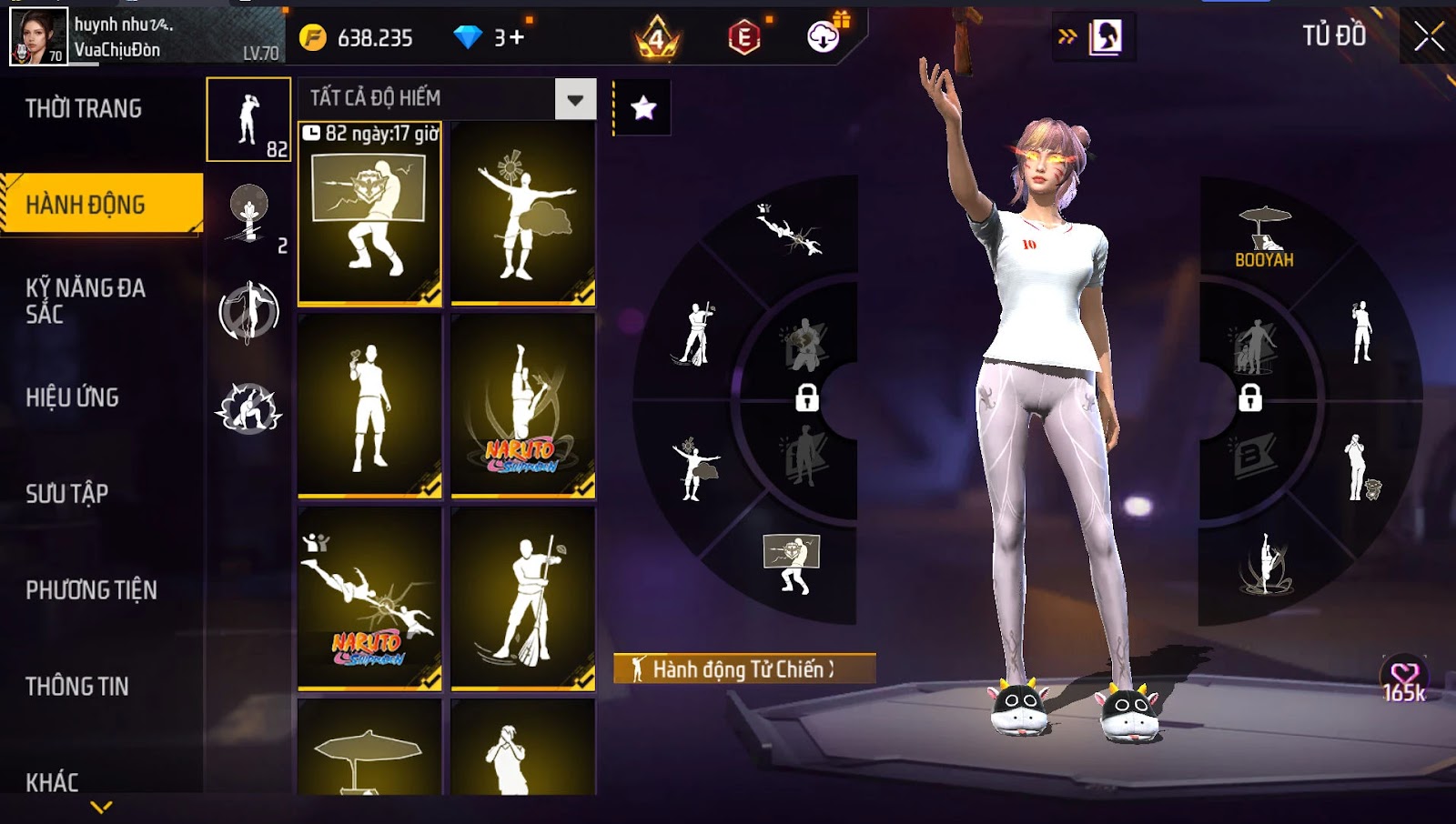Screen dimensions: 1456x824
Task: Expand the Tất Cả Độ Hiếm dropdown
Action: tap(575, 99)
